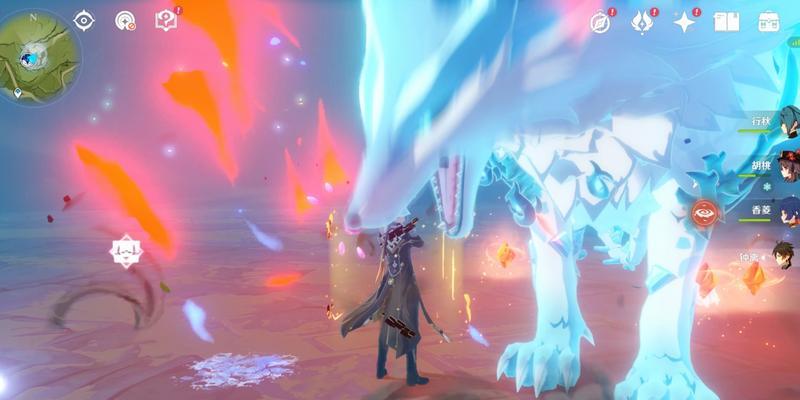Open the adventurer handbook book icon

(727, 22)
